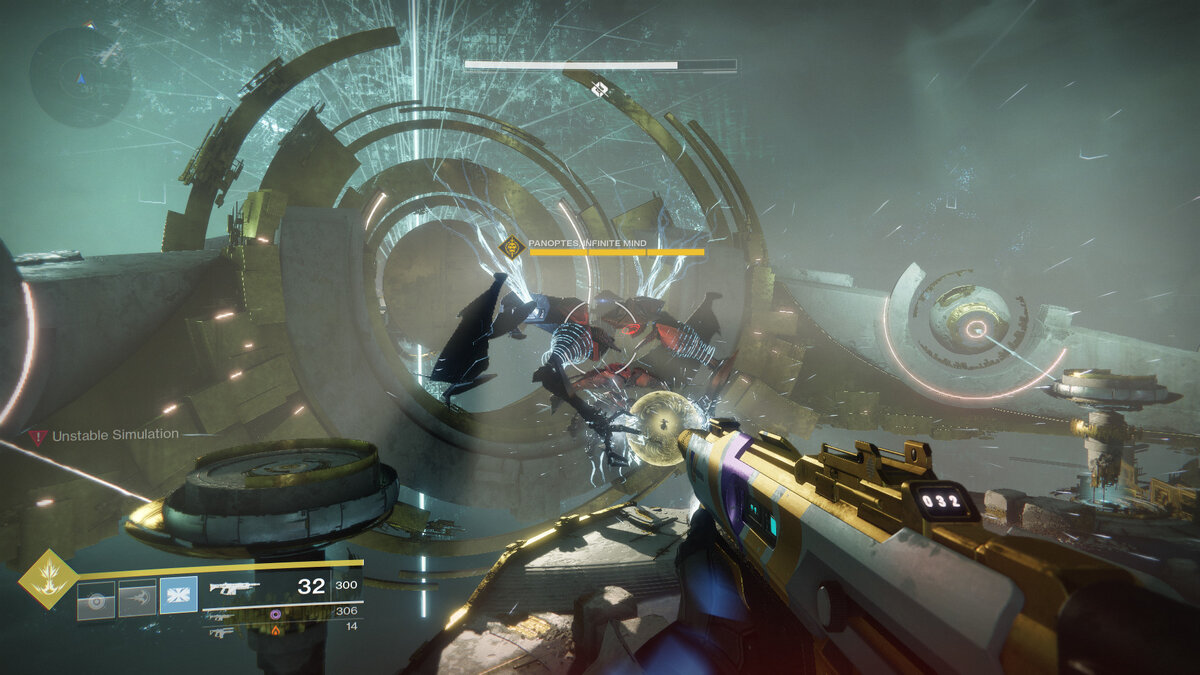Select the Panoptes boss emblem icon

tap(513, 246)
